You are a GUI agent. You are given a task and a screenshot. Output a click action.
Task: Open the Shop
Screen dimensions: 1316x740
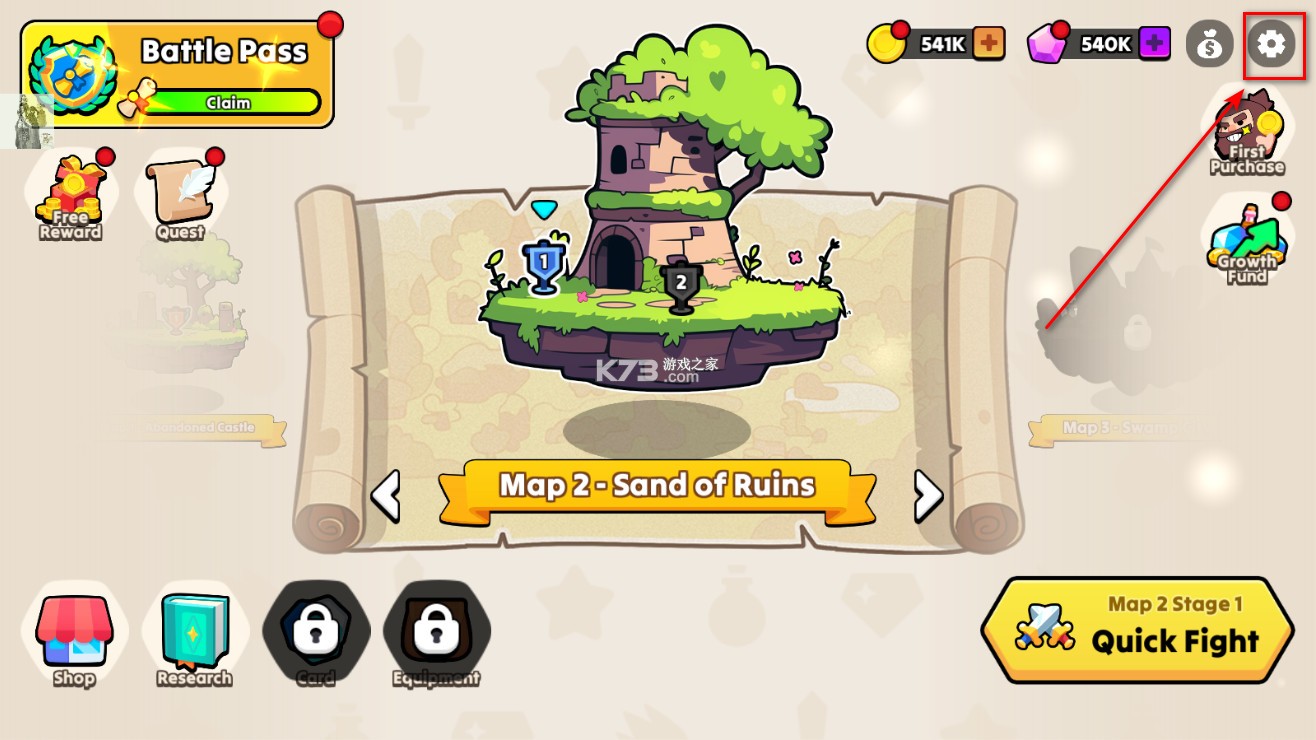[74, 635]
